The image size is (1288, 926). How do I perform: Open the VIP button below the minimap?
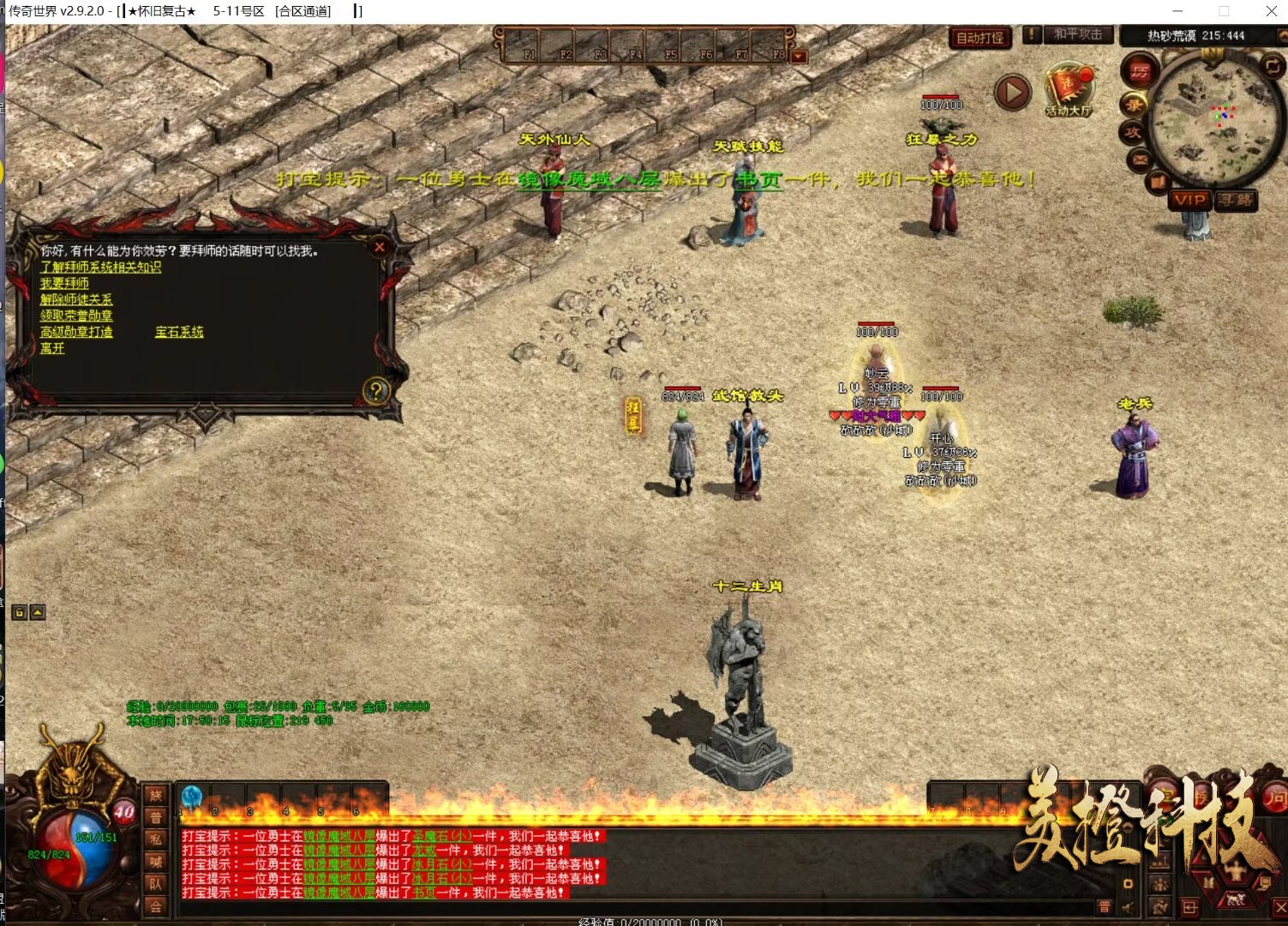pos(1190,200)
